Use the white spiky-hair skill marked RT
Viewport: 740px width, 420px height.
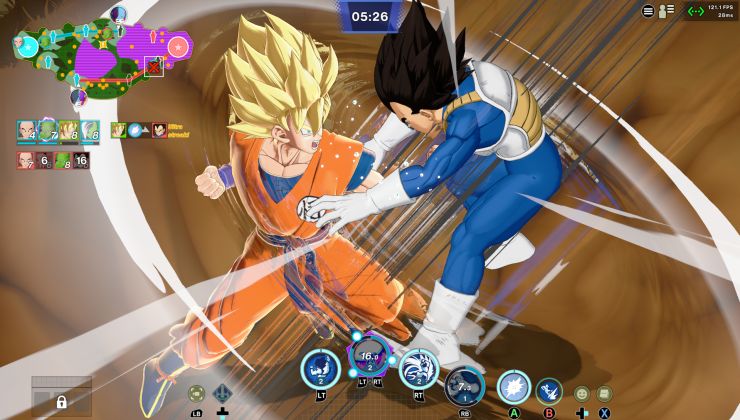(x=419, y=369)
